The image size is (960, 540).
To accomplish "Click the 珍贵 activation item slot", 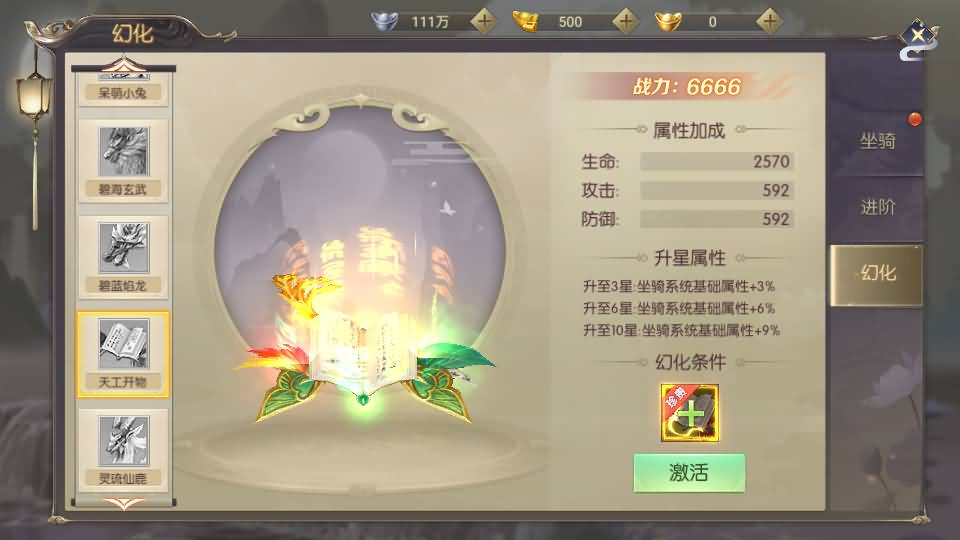I will (x=689, y=412).
